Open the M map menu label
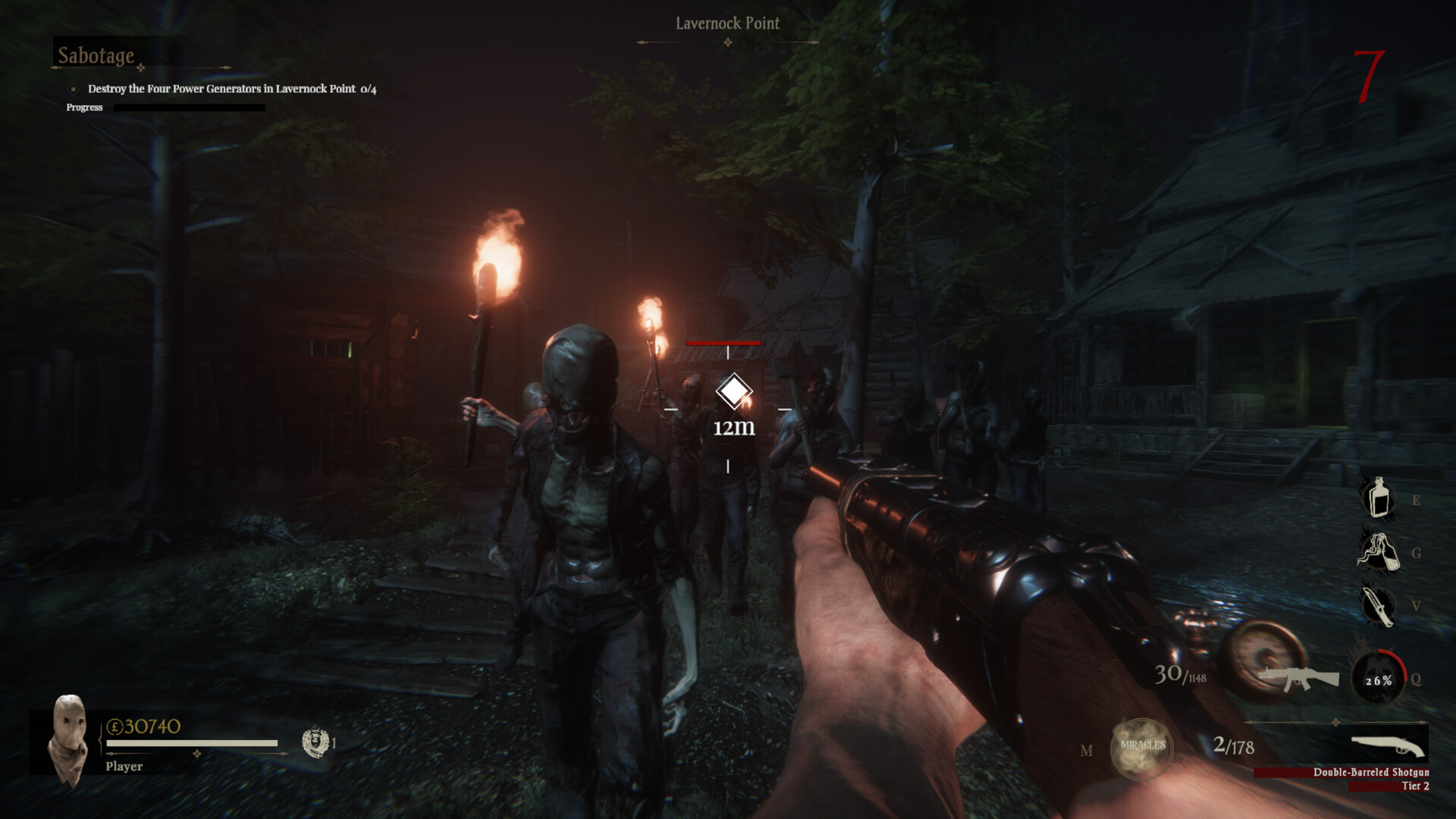 coord(1087,749)
